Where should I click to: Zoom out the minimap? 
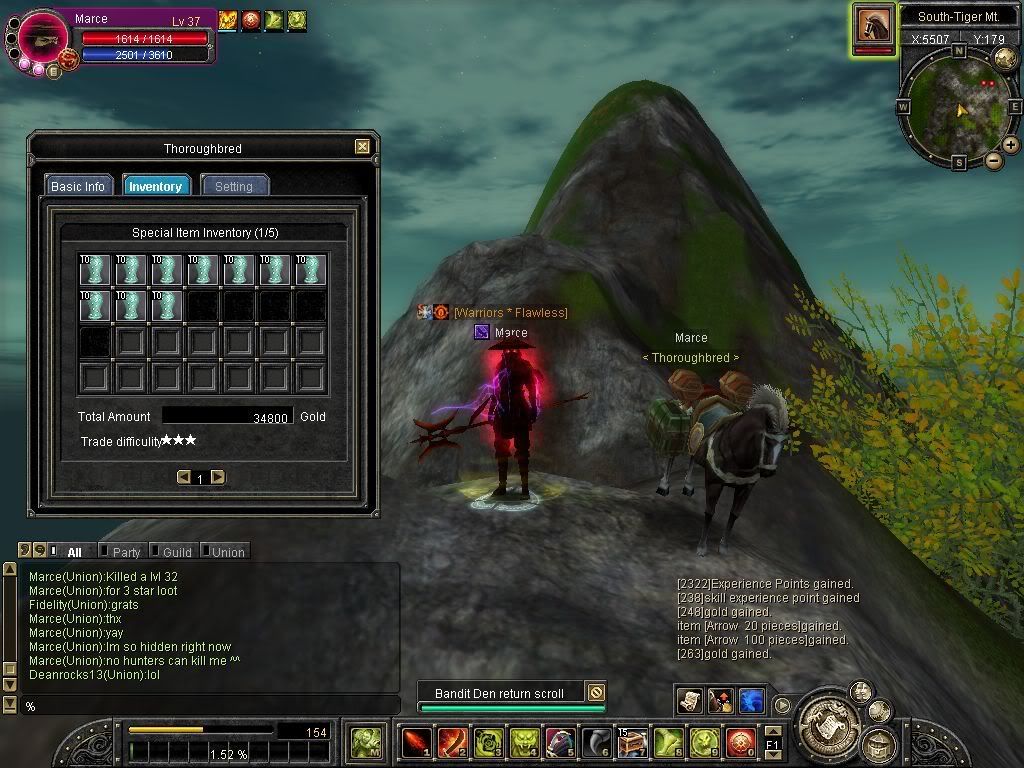point(994,160)
